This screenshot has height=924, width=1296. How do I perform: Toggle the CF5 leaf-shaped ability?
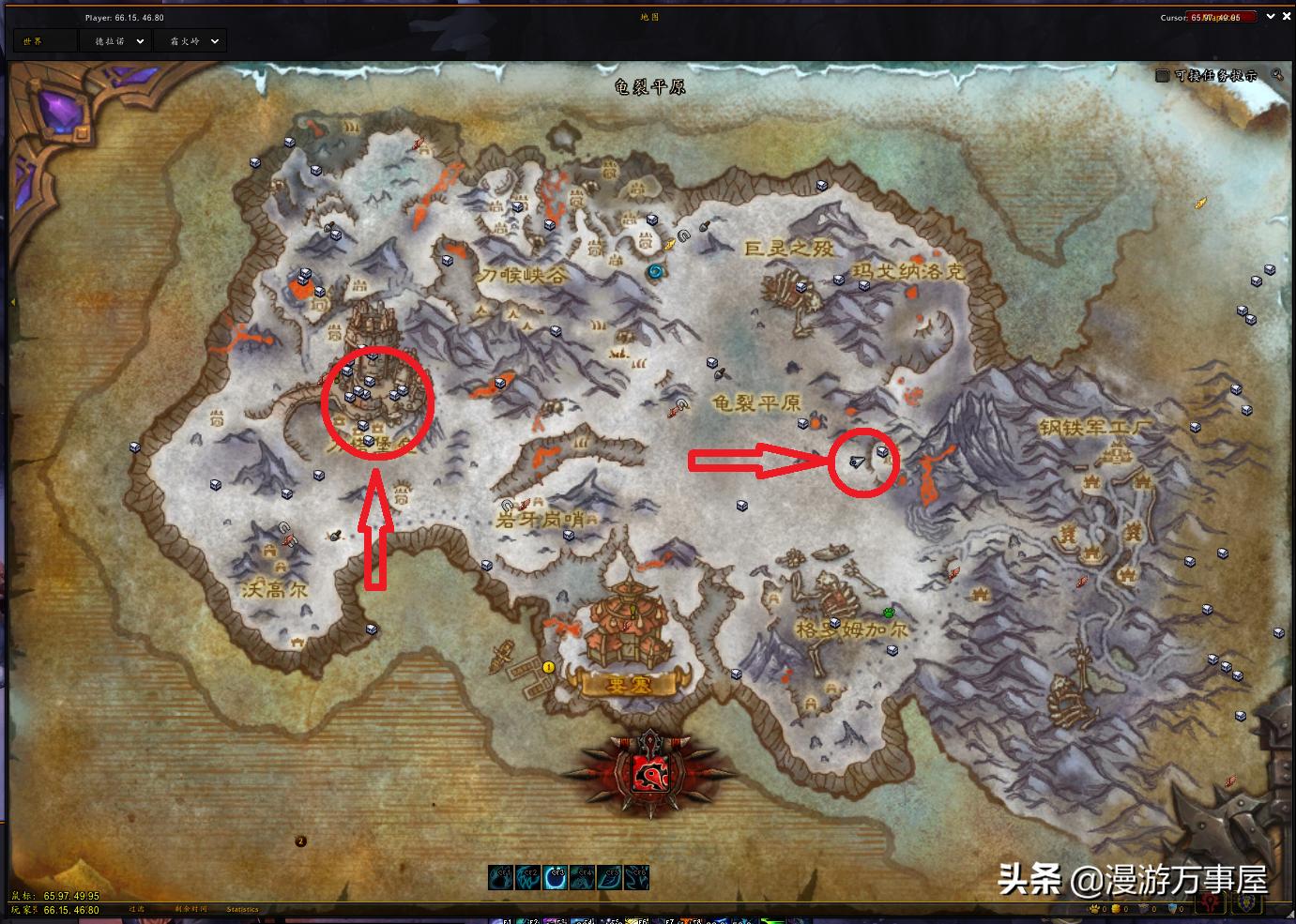tap(609, 877)
